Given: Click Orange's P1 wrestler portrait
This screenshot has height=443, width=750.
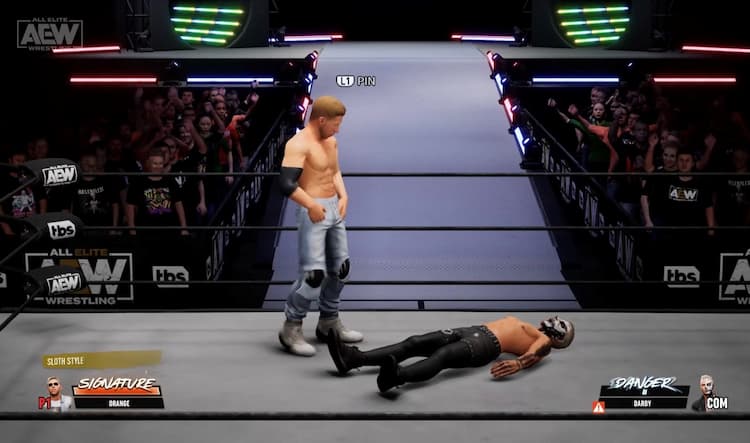Looking at the screenshot, I should (x=57, y=394).
